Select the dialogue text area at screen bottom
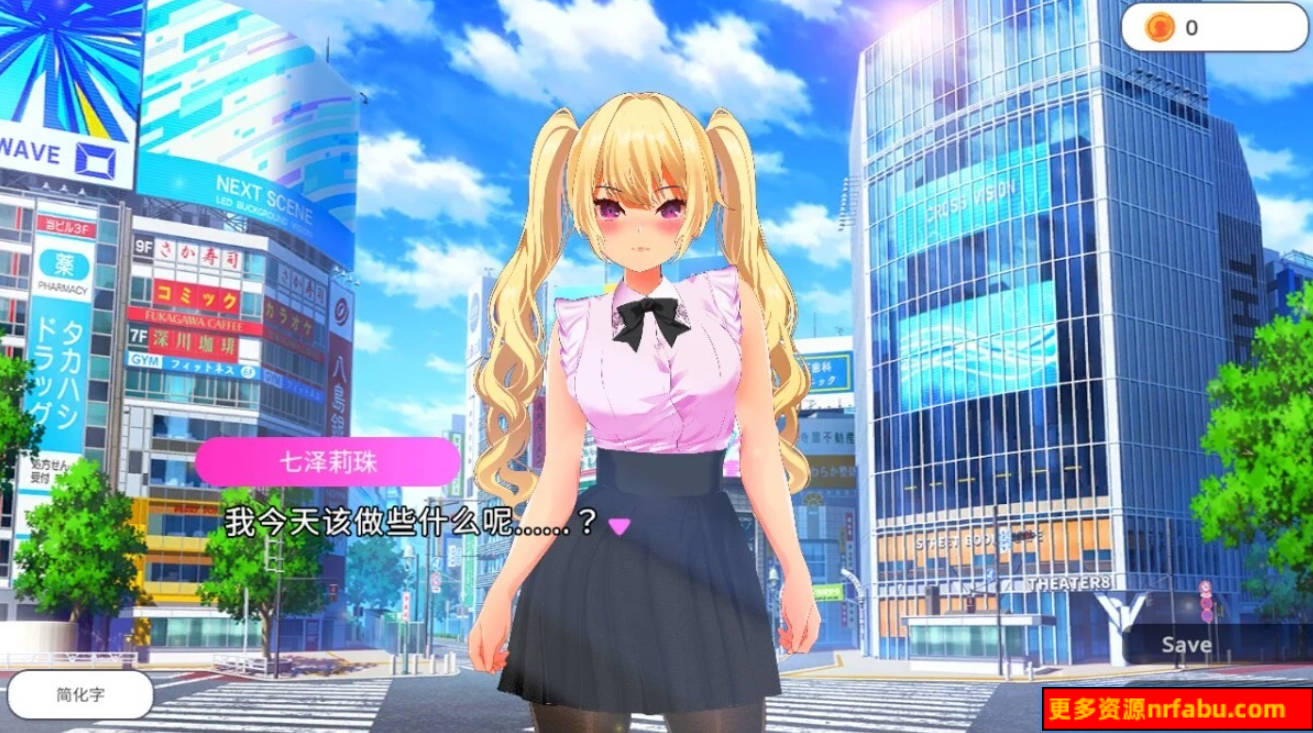 (410, 519)
